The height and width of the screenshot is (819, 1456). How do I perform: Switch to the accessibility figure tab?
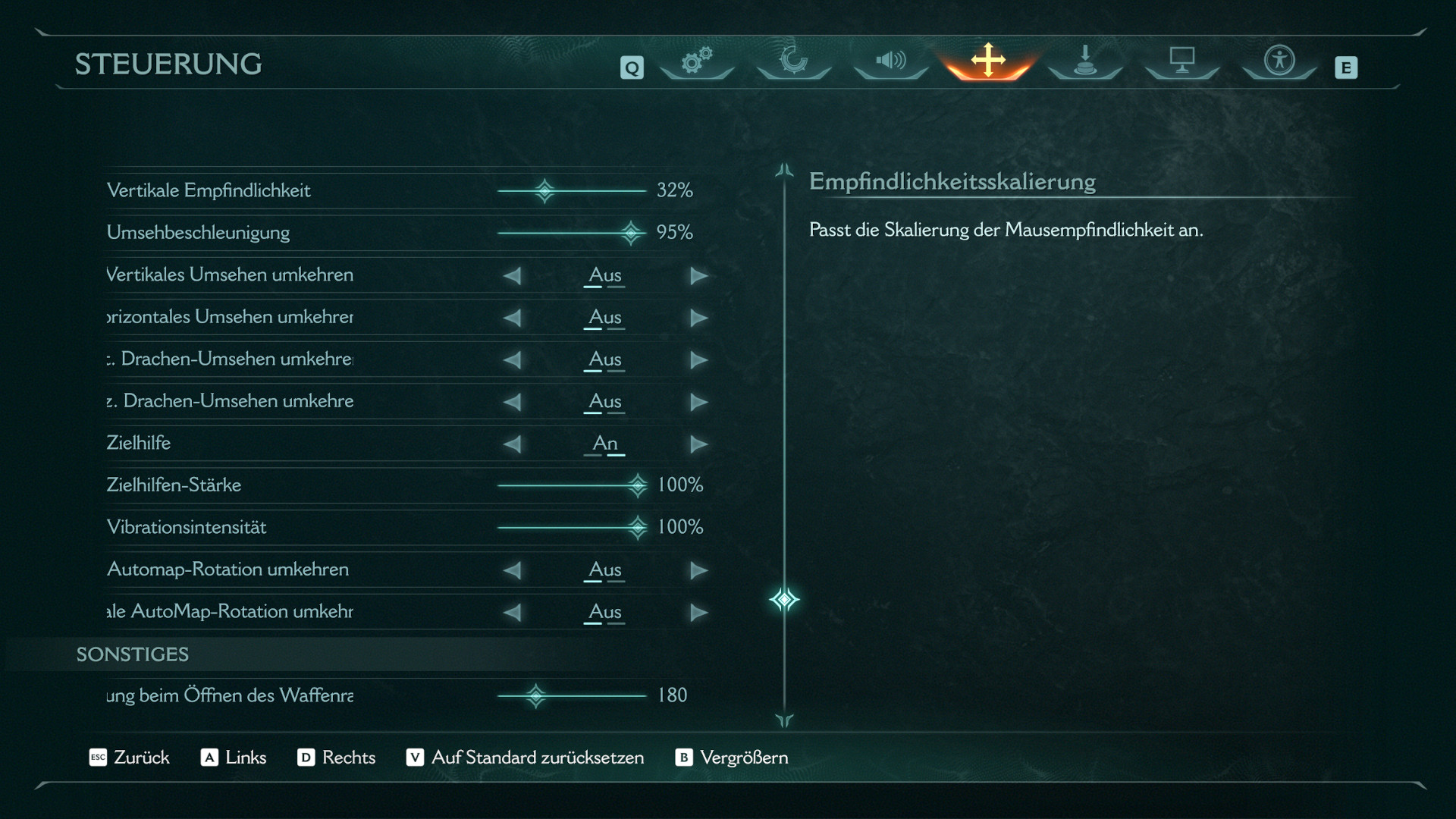[x=1279, y=61]
